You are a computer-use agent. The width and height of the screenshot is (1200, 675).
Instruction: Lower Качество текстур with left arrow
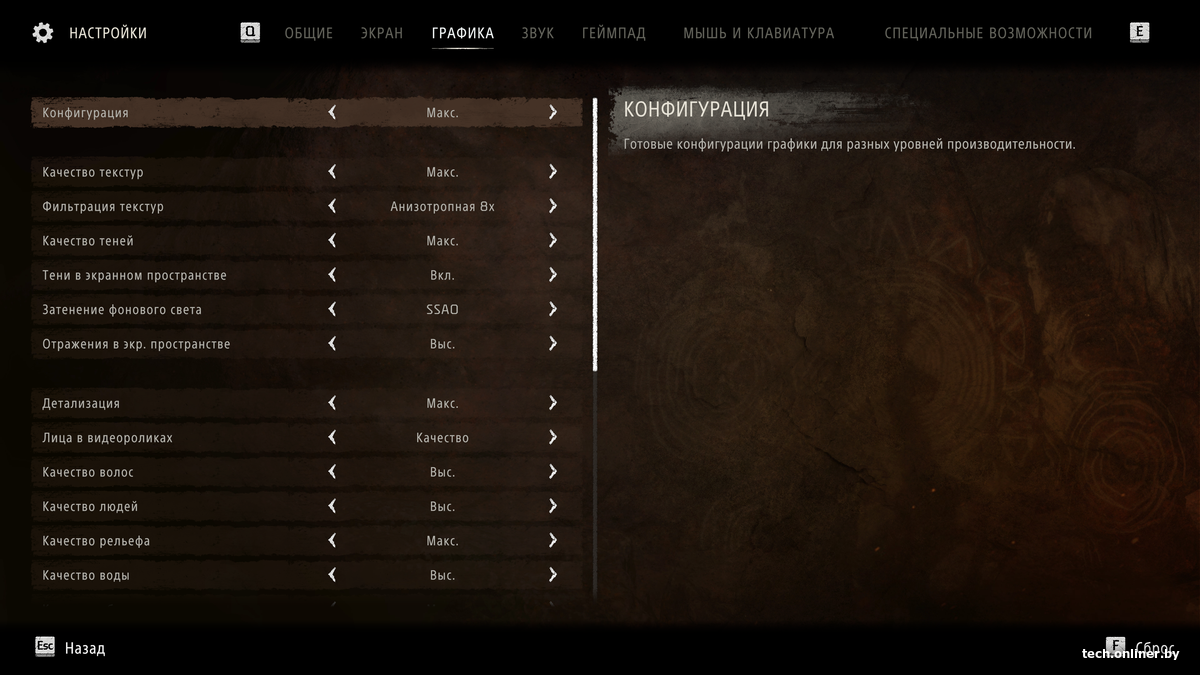(x=332, y=172)
